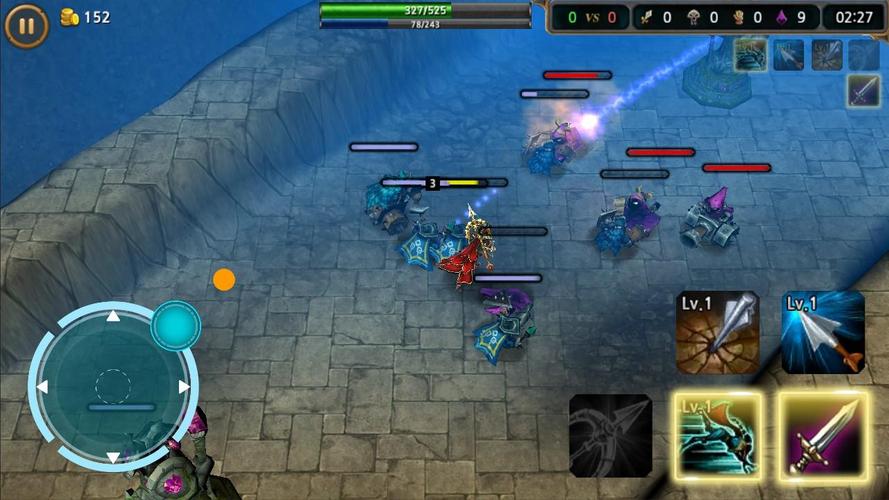Activate the ground-cracking spear skill
The width and height of the screenshot is (889, 500).
(717, 332)
